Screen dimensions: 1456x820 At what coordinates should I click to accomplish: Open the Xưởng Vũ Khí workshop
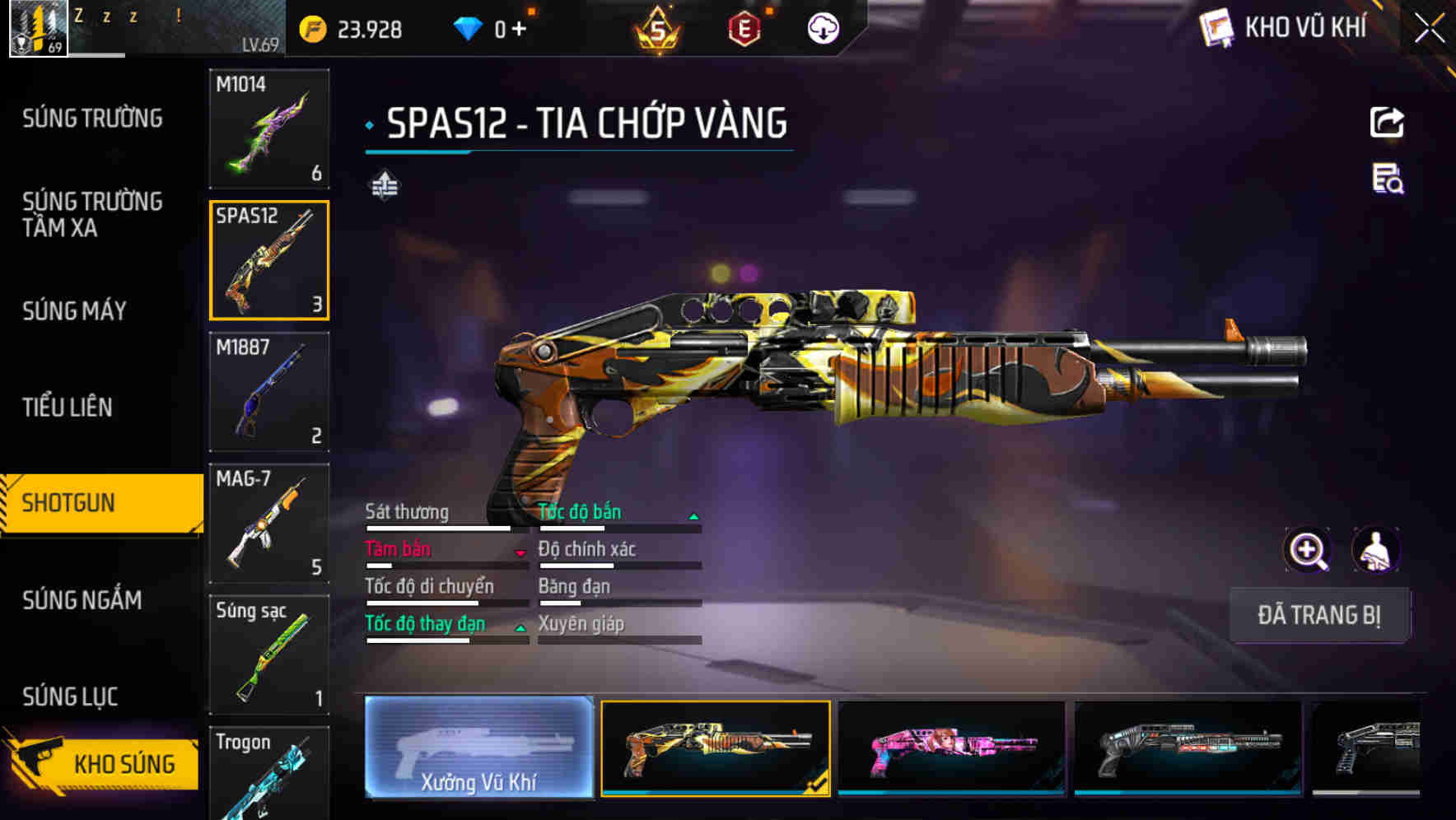tap(478, 747)
